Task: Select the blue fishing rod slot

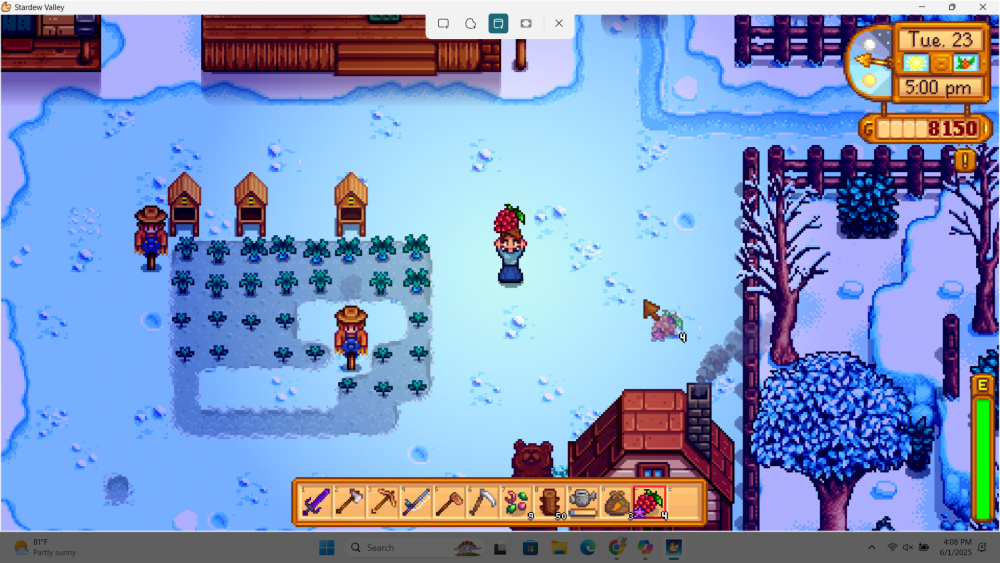Action: point(416,502)
